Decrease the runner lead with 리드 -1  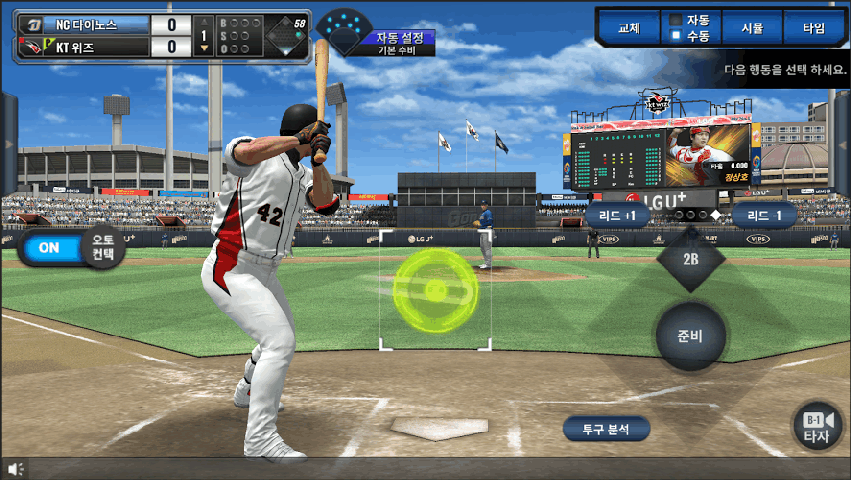(764, 215)
